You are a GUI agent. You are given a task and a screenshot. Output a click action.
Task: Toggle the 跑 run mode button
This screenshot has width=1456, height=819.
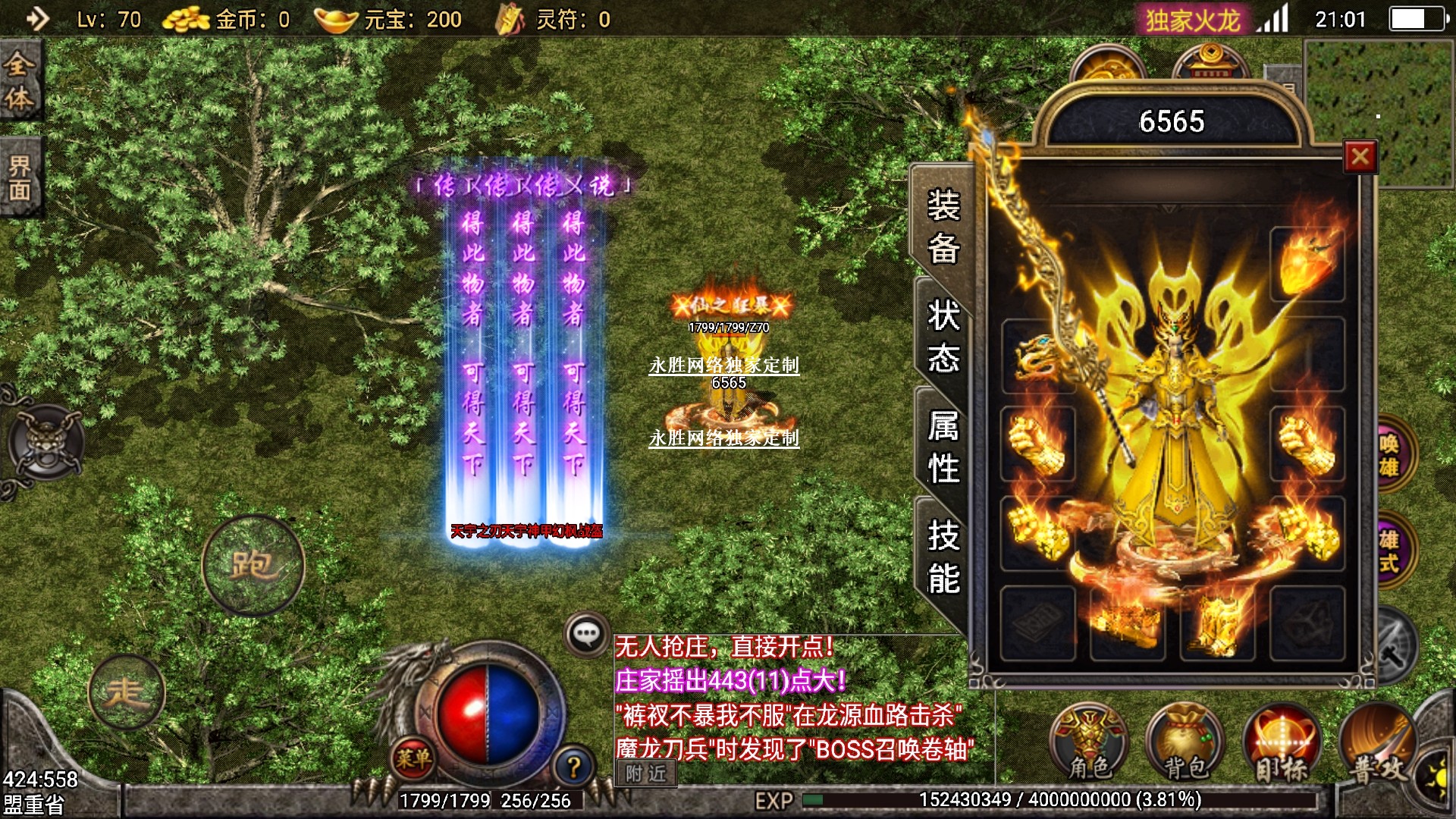click(253, 564)
